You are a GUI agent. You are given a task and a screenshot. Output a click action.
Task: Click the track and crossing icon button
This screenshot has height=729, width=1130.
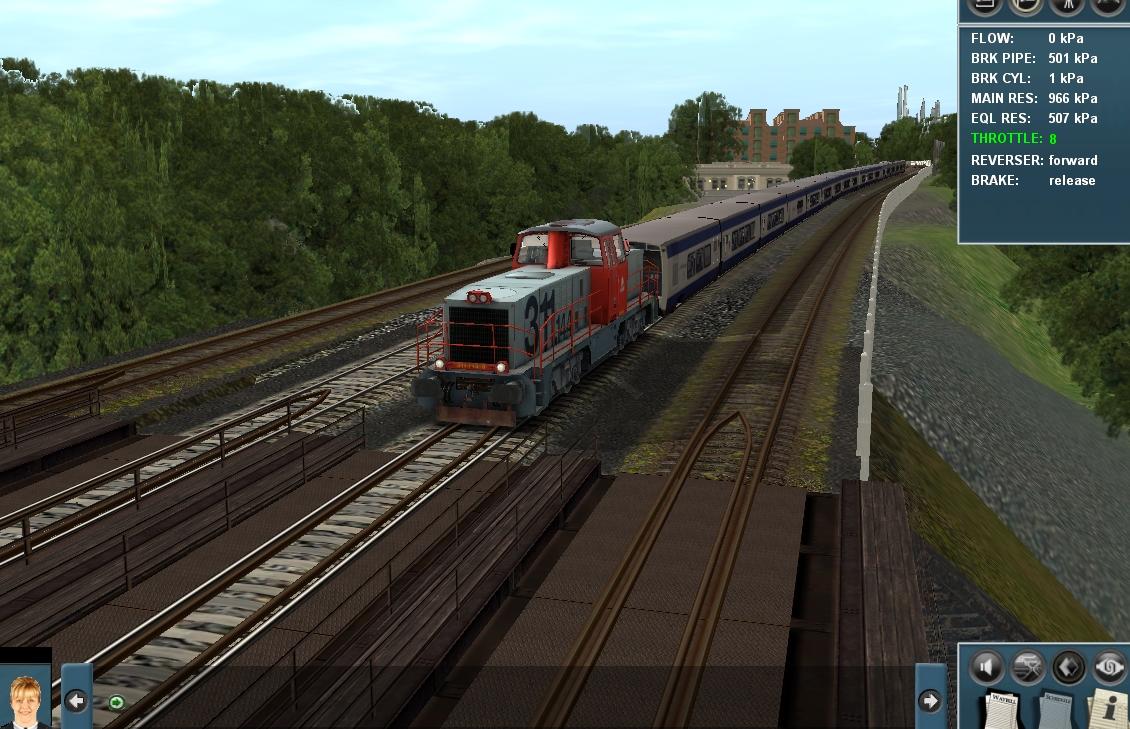(1027, 667)
